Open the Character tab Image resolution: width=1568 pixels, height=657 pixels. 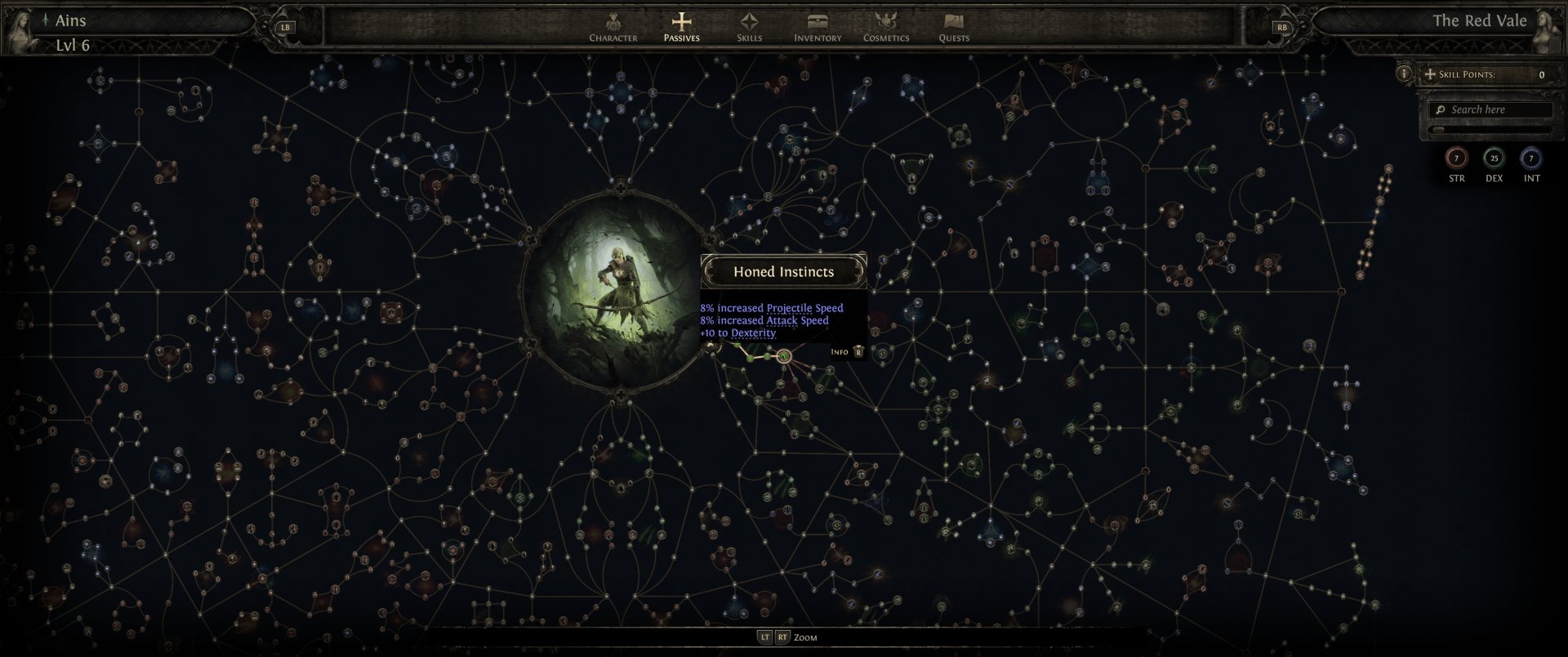click(x=613, y=27)
